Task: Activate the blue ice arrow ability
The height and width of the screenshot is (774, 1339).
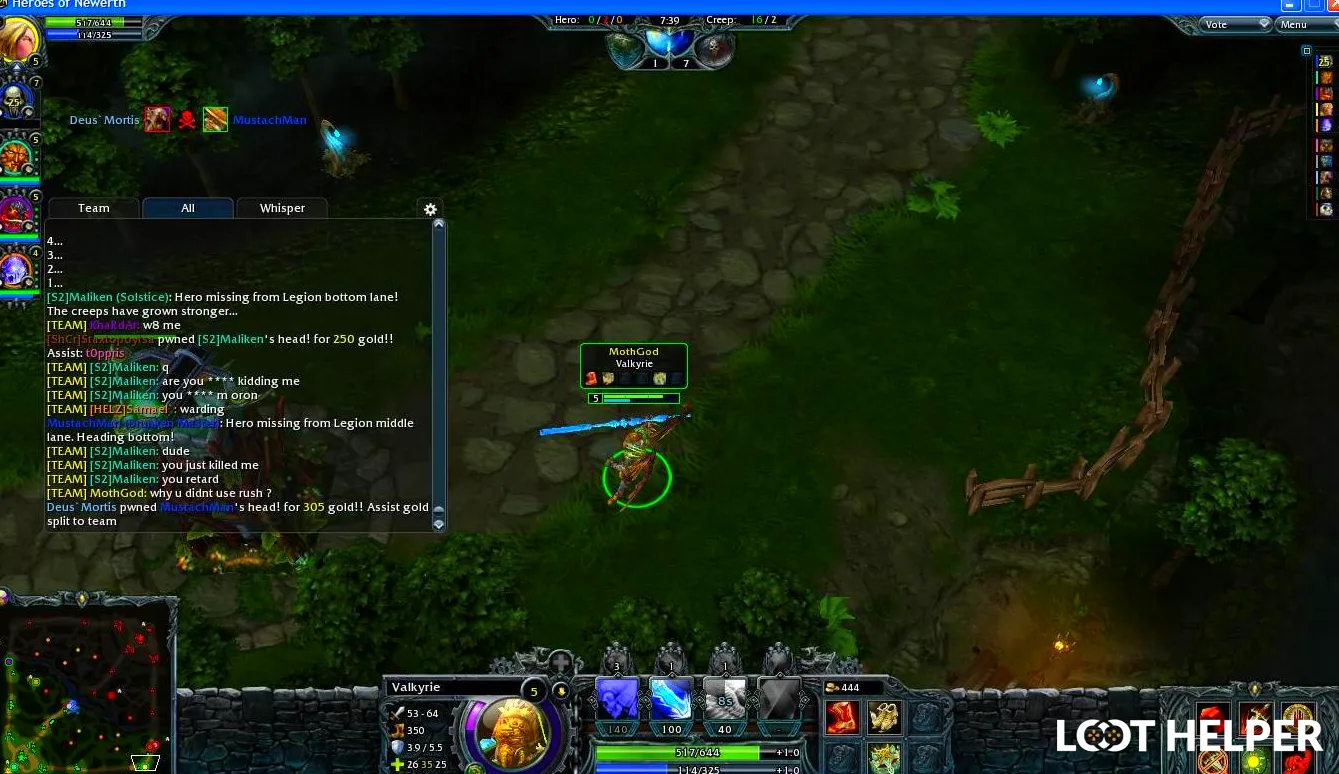Action: pyautogui.click(x=670, y=700)
